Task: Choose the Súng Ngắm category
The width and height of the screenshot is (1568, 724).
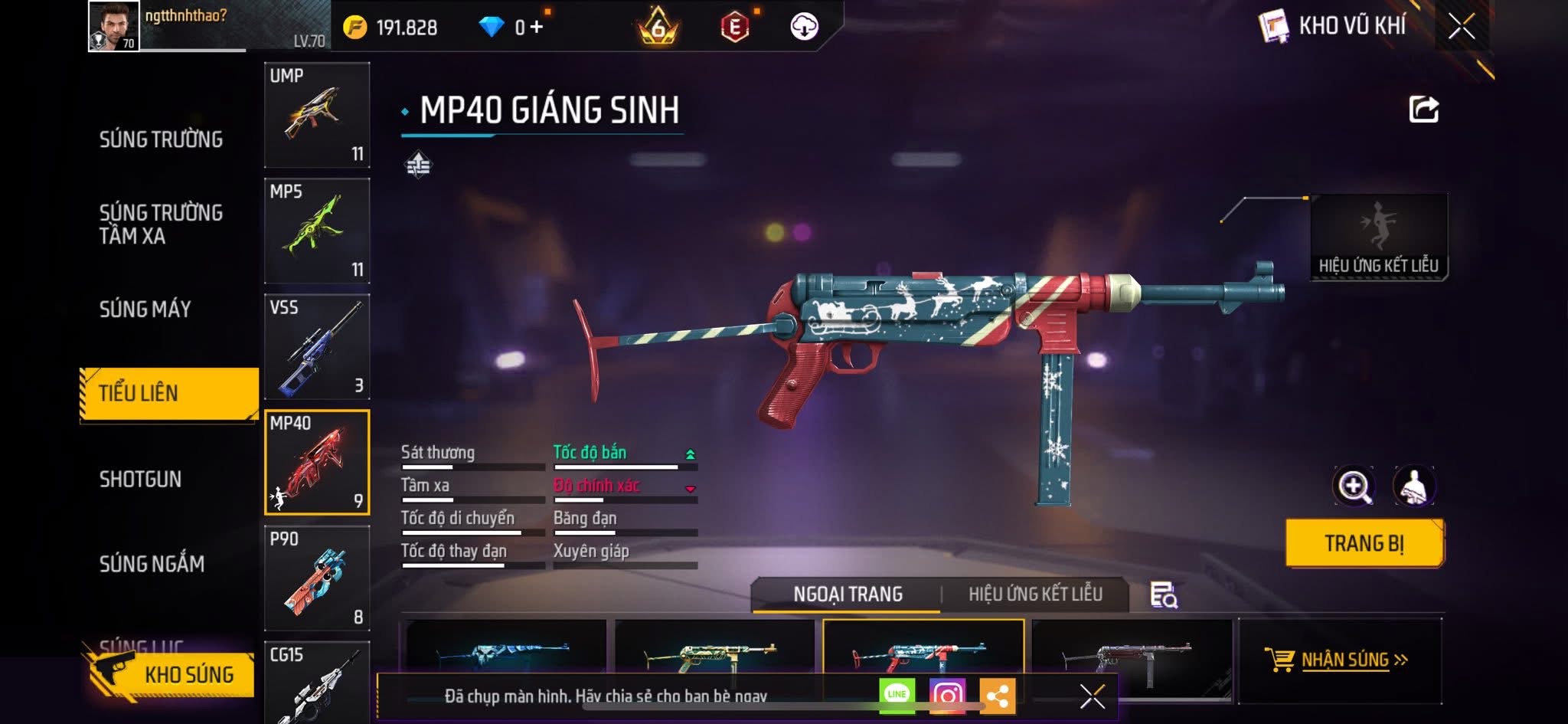Action: point(152,564)
